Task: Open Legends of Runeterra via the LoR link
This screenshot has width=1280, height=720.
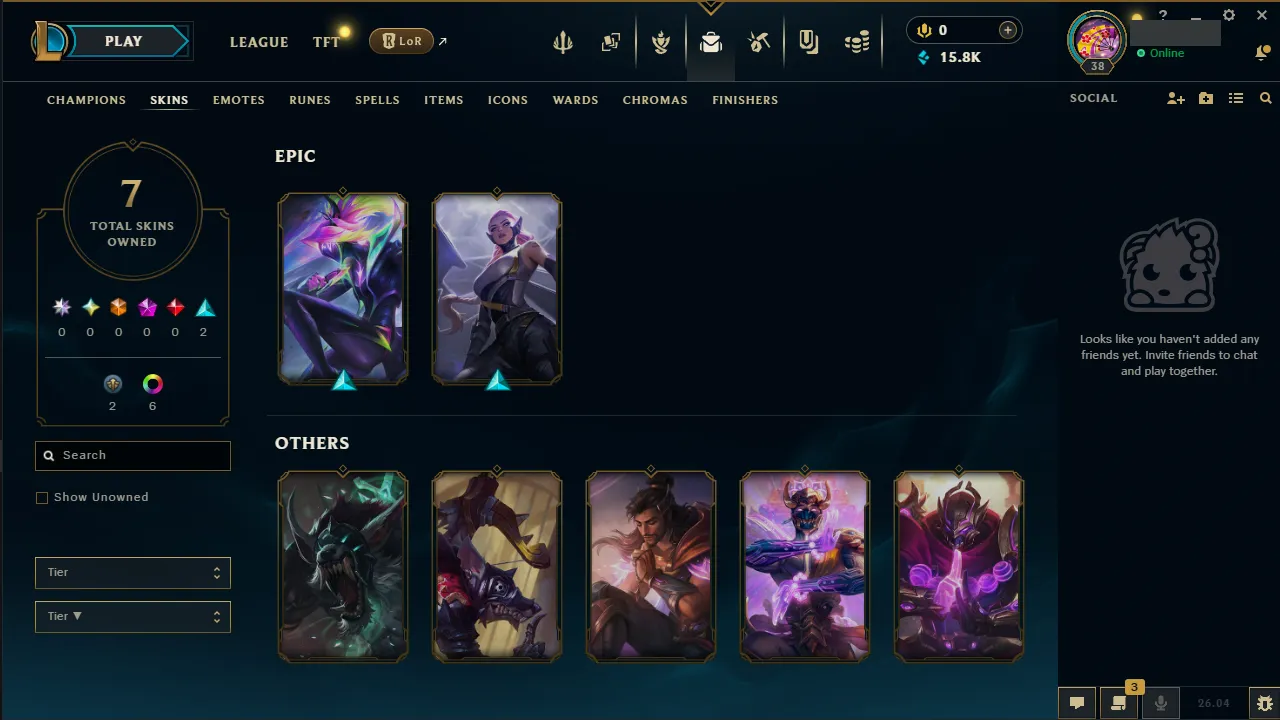Action: 401,41
